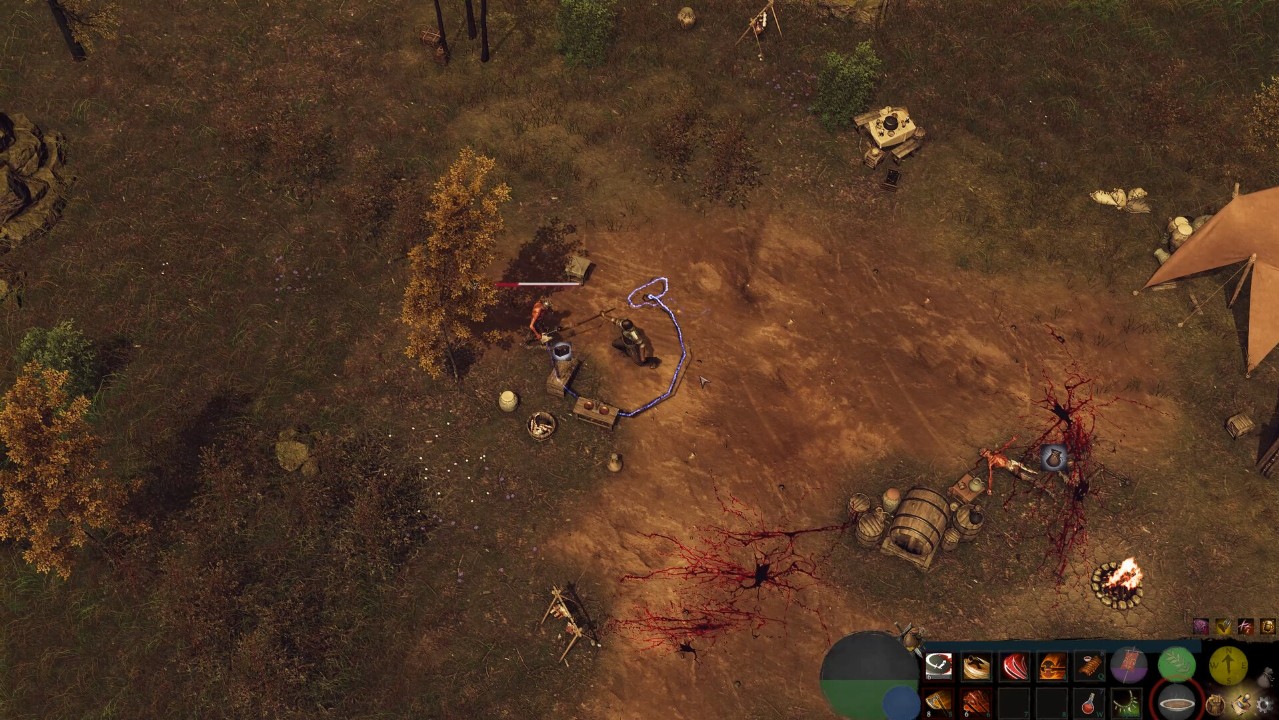Inspect the yellow heart buff icon

(x=1223, y=627)
